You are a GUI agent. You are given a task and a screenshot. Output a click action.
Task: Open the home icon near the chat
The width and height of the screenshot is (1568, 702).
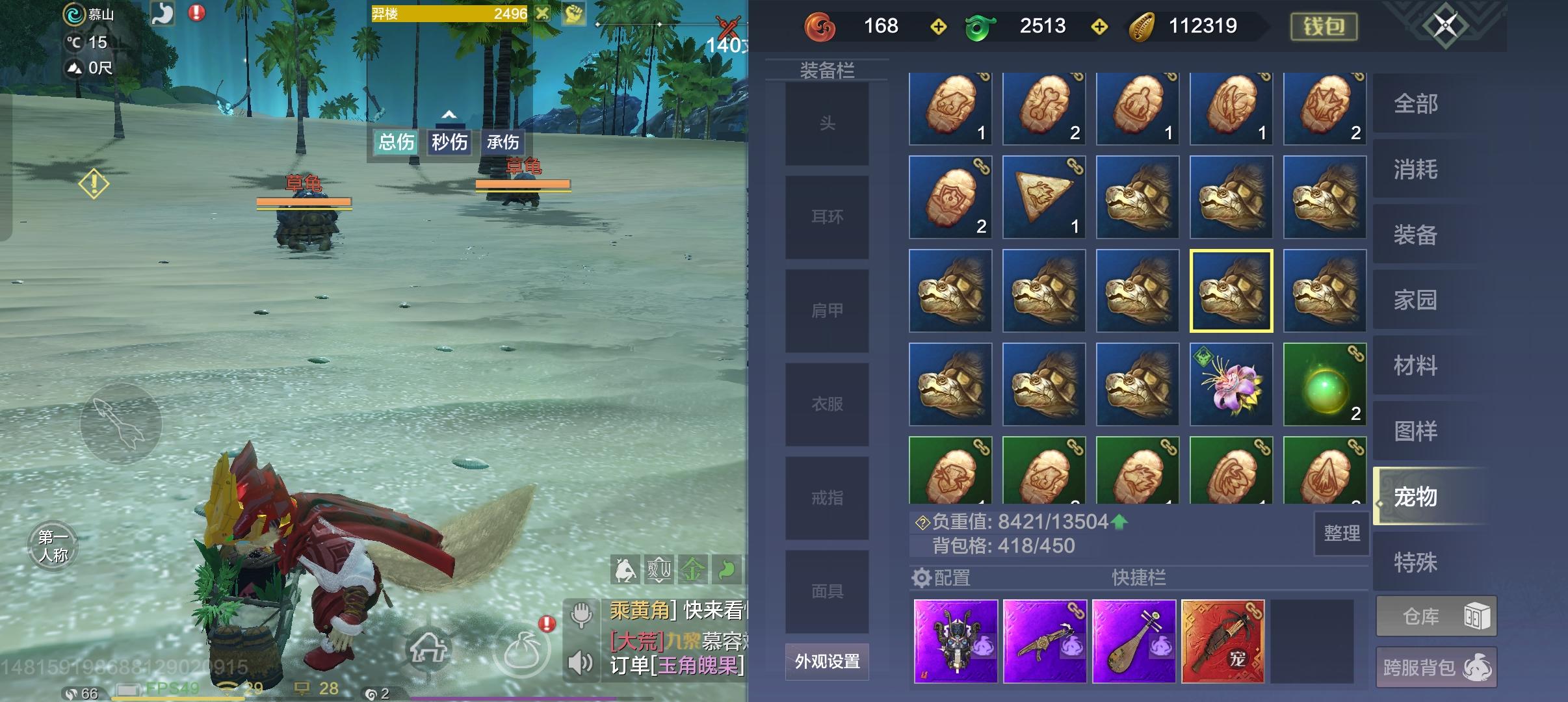coord(429,648)
